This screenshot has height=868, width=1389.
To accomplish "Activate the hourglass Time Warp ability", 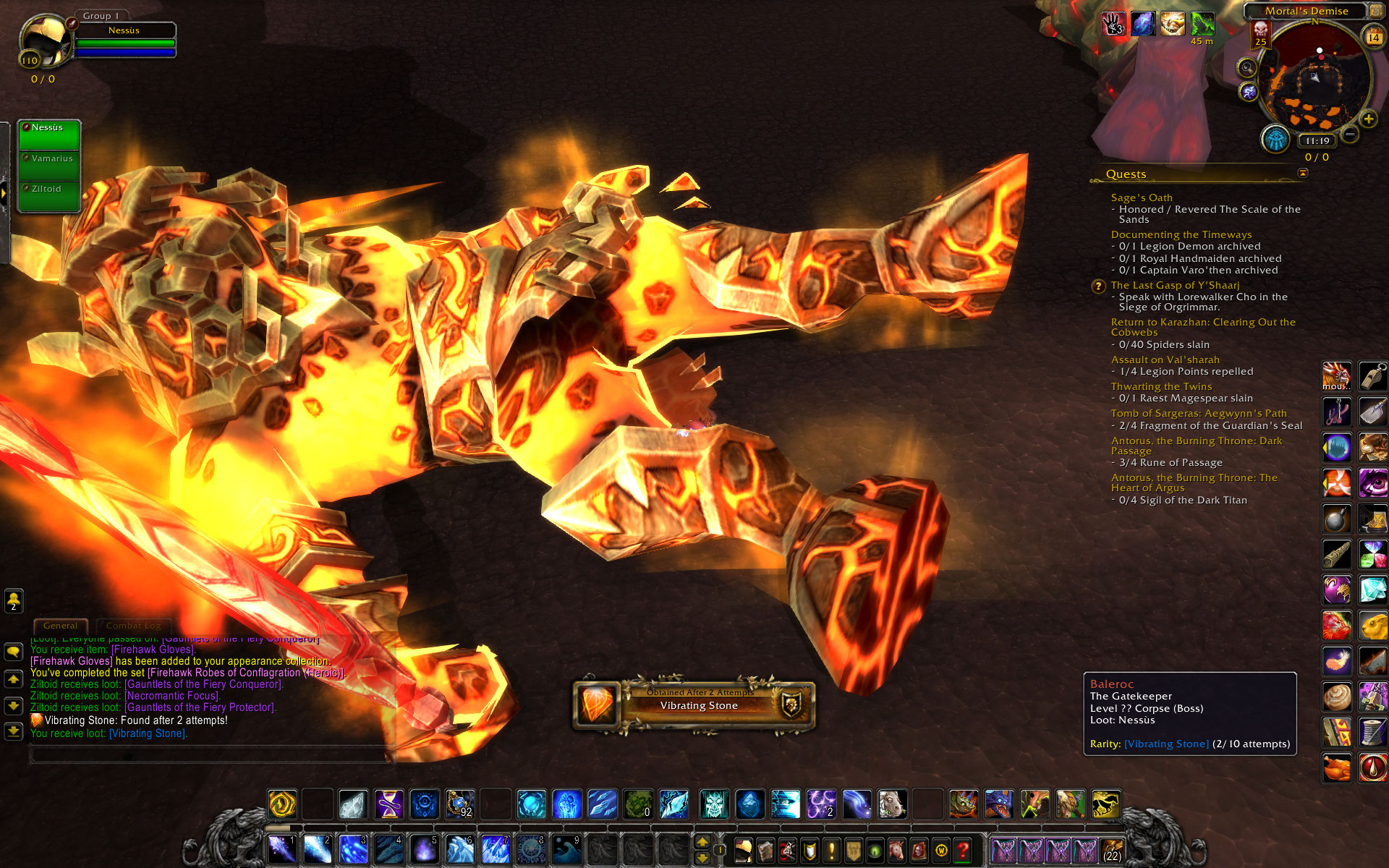I will [389, 804].
